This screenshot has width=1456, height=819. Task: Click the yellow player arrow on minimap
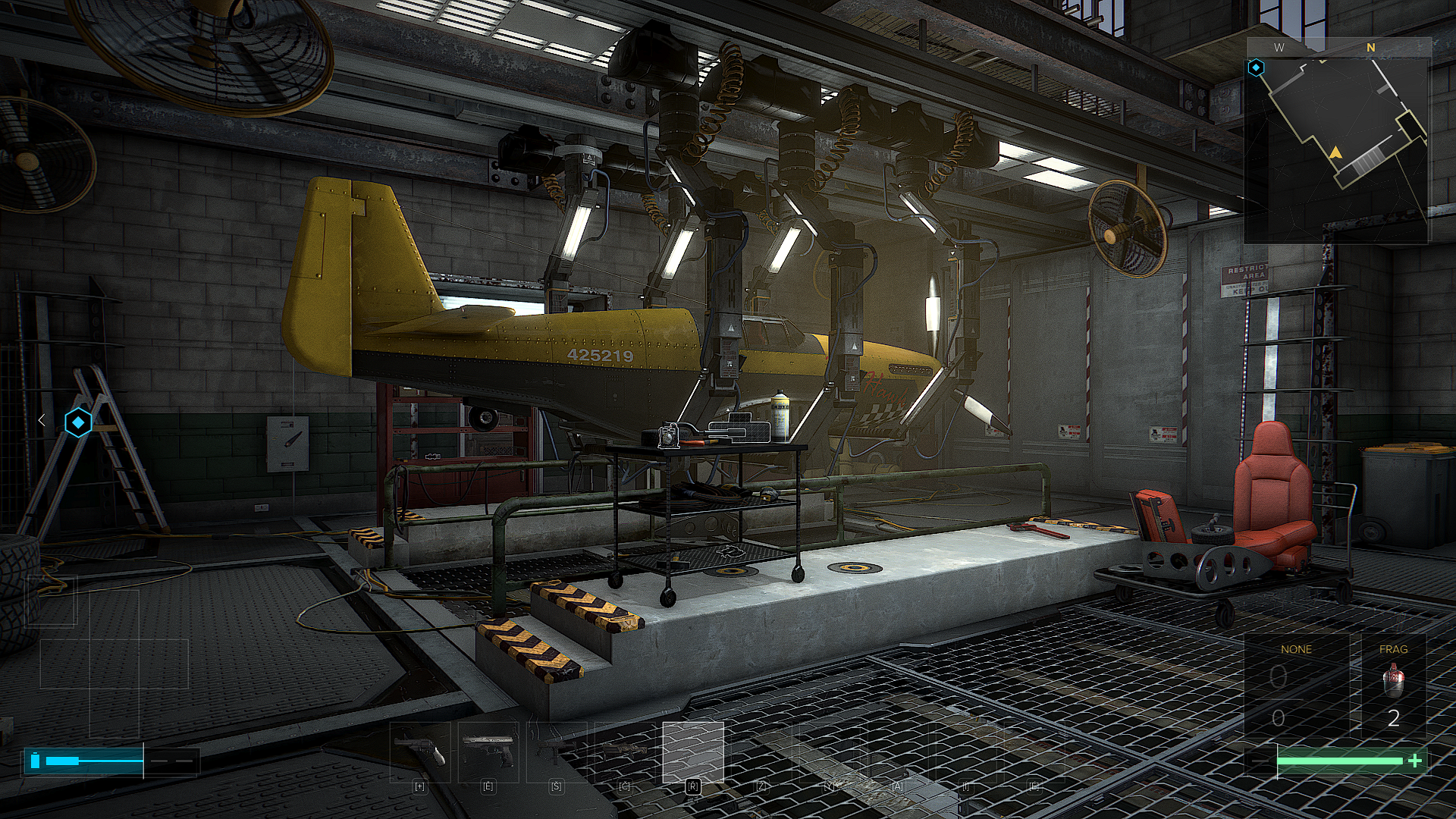(1335, 153)
